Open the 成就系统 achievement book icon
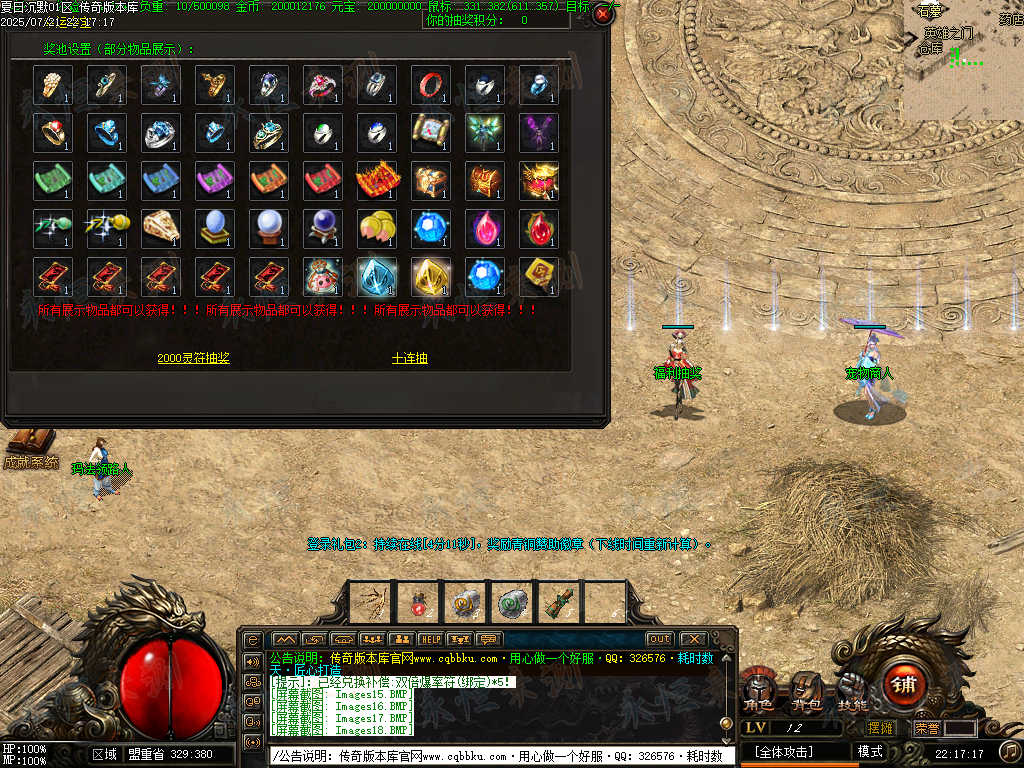 30,443
